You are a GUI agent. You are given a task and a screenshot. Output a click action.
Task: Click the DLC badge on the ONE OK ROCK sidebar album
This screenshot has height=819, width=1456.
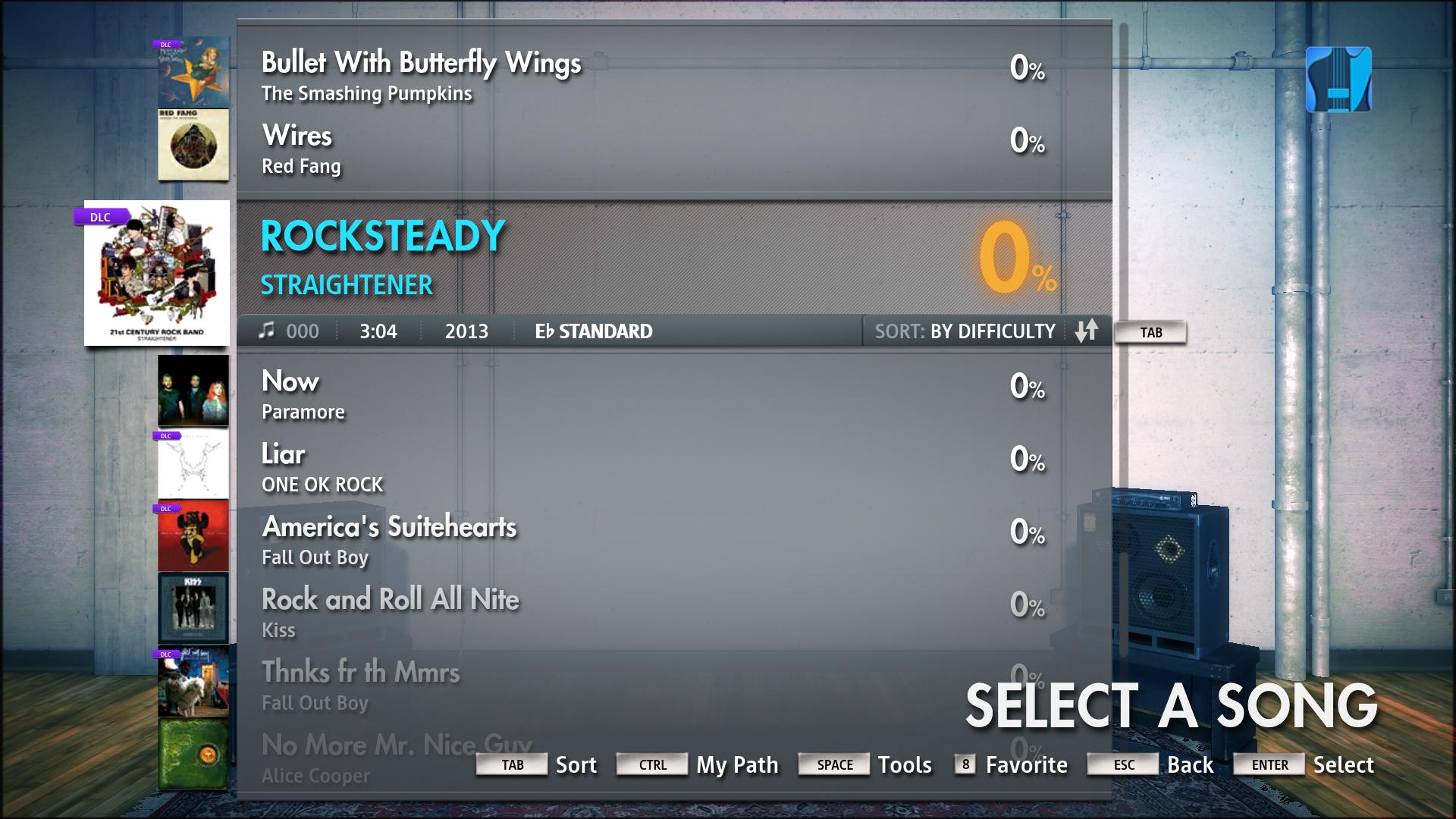[167, 436]
